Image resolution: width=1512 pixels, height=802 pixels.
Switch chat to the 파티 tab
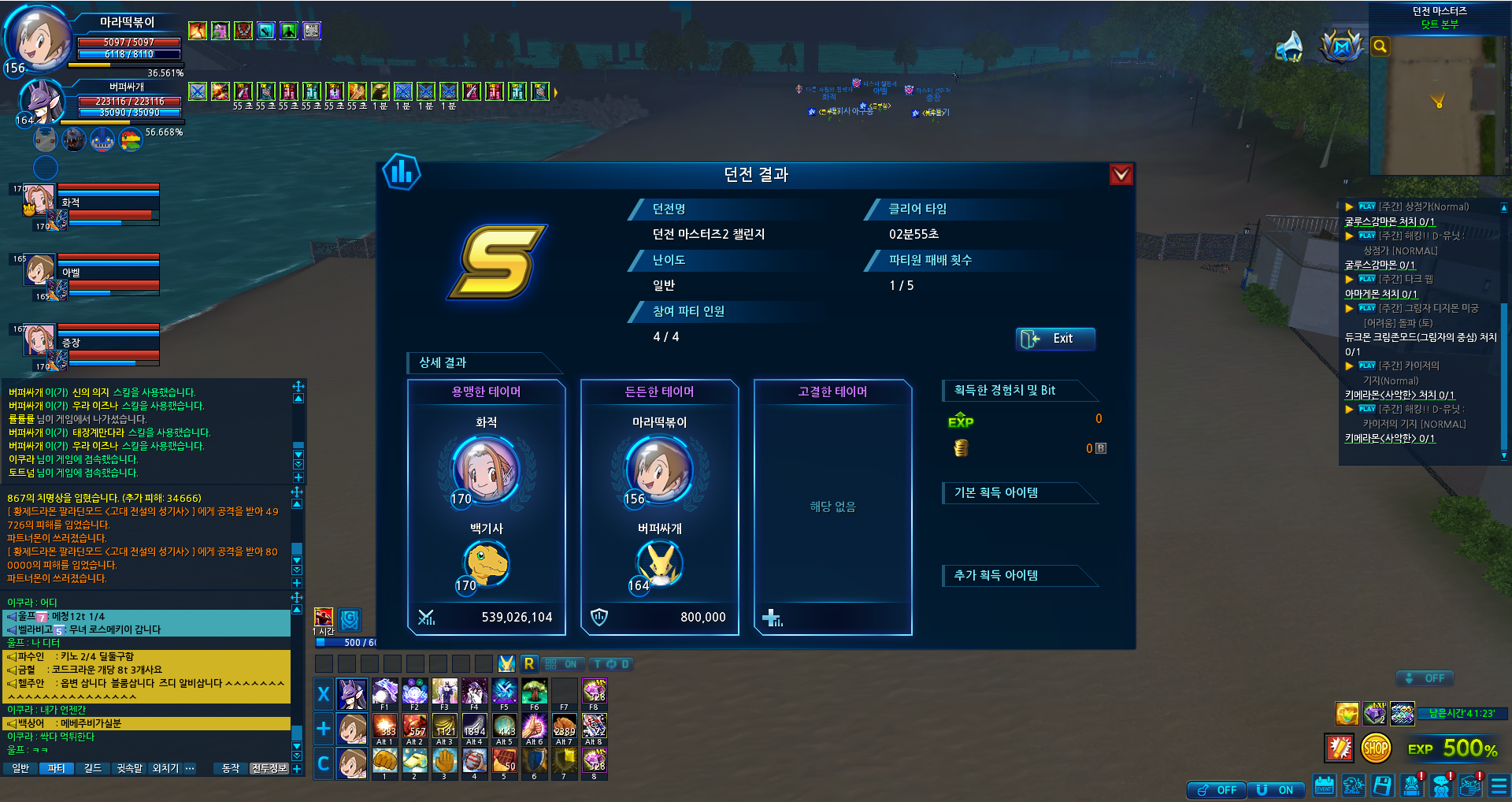point(56,768)
